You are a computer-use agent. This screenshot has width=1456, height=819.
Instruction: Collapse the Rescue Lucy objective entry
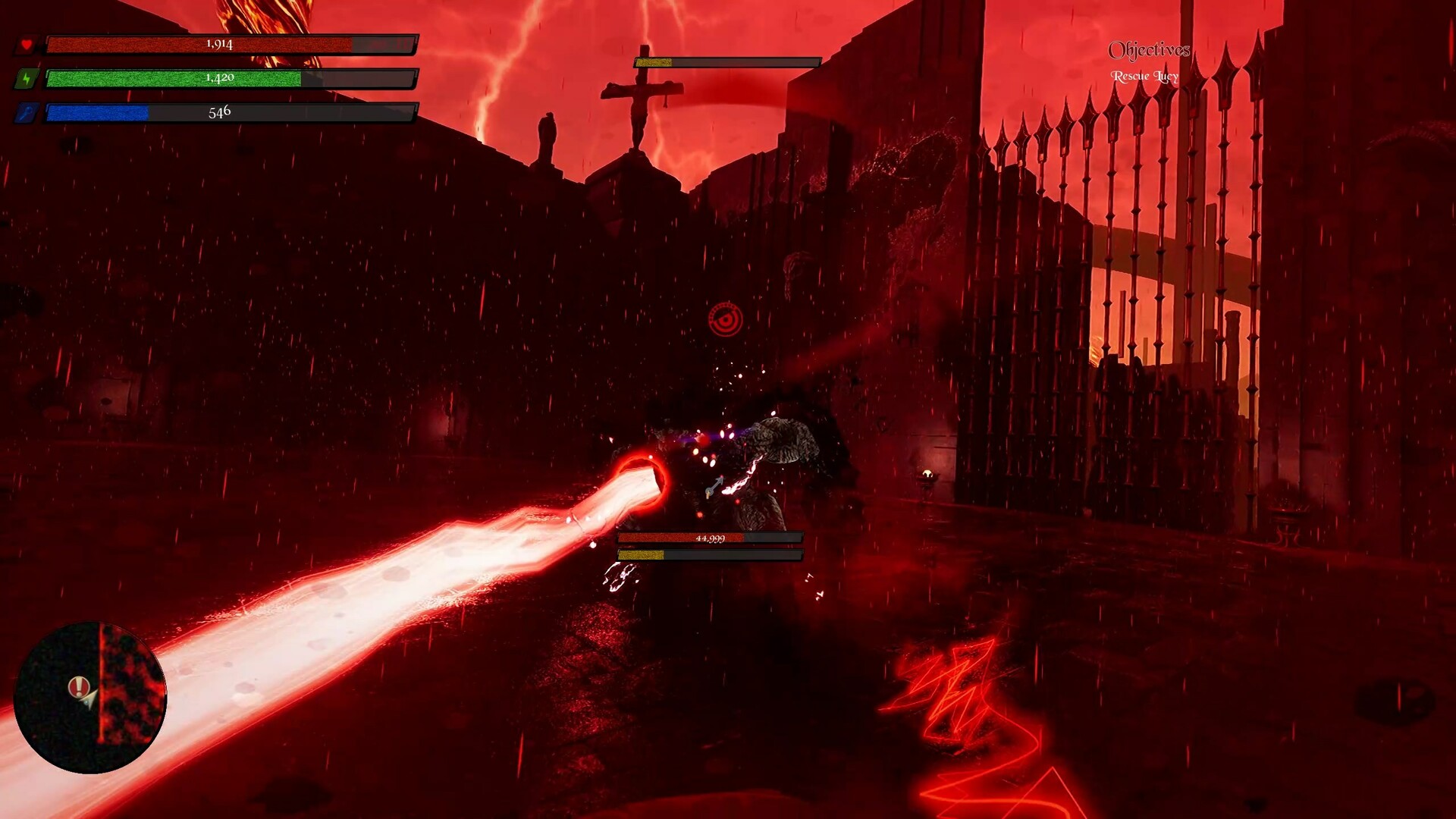1145,76
